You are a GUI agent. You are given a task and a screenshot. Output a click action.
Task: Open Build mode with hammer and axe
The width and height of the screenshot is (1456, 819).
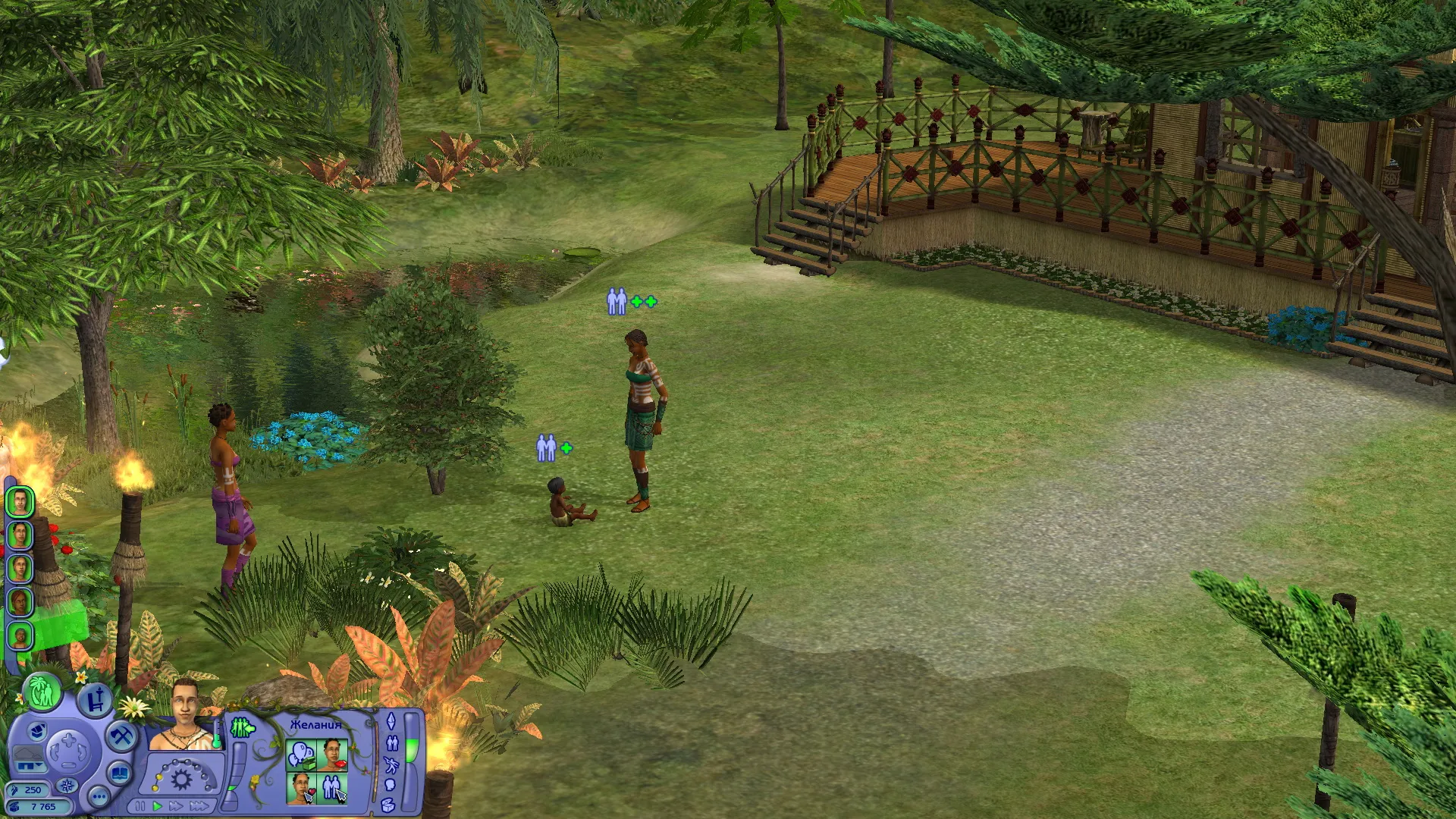click(x=121, y=736)
